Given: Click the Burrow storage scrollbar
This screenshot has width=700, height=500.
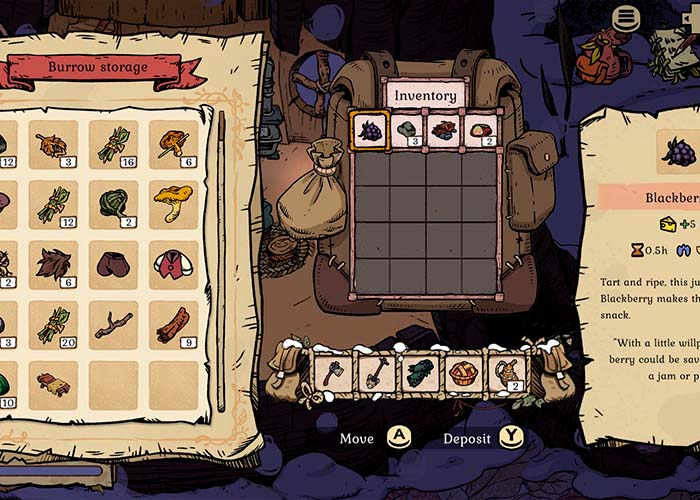Looking at the screenshot, I should pyautogui.click(x=221, y=260).
